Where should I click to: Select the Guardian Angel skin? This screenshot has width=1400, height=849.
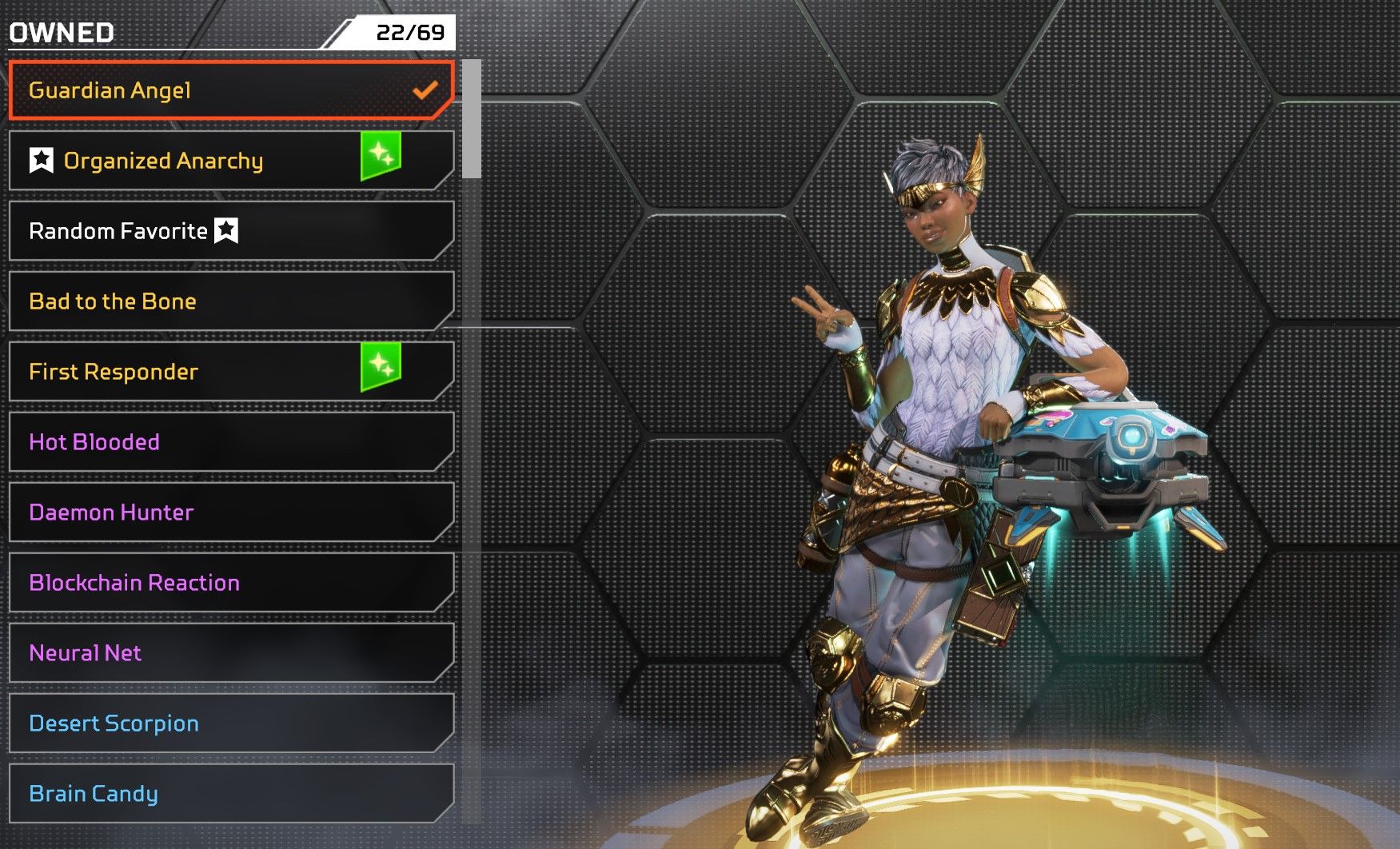231,90
